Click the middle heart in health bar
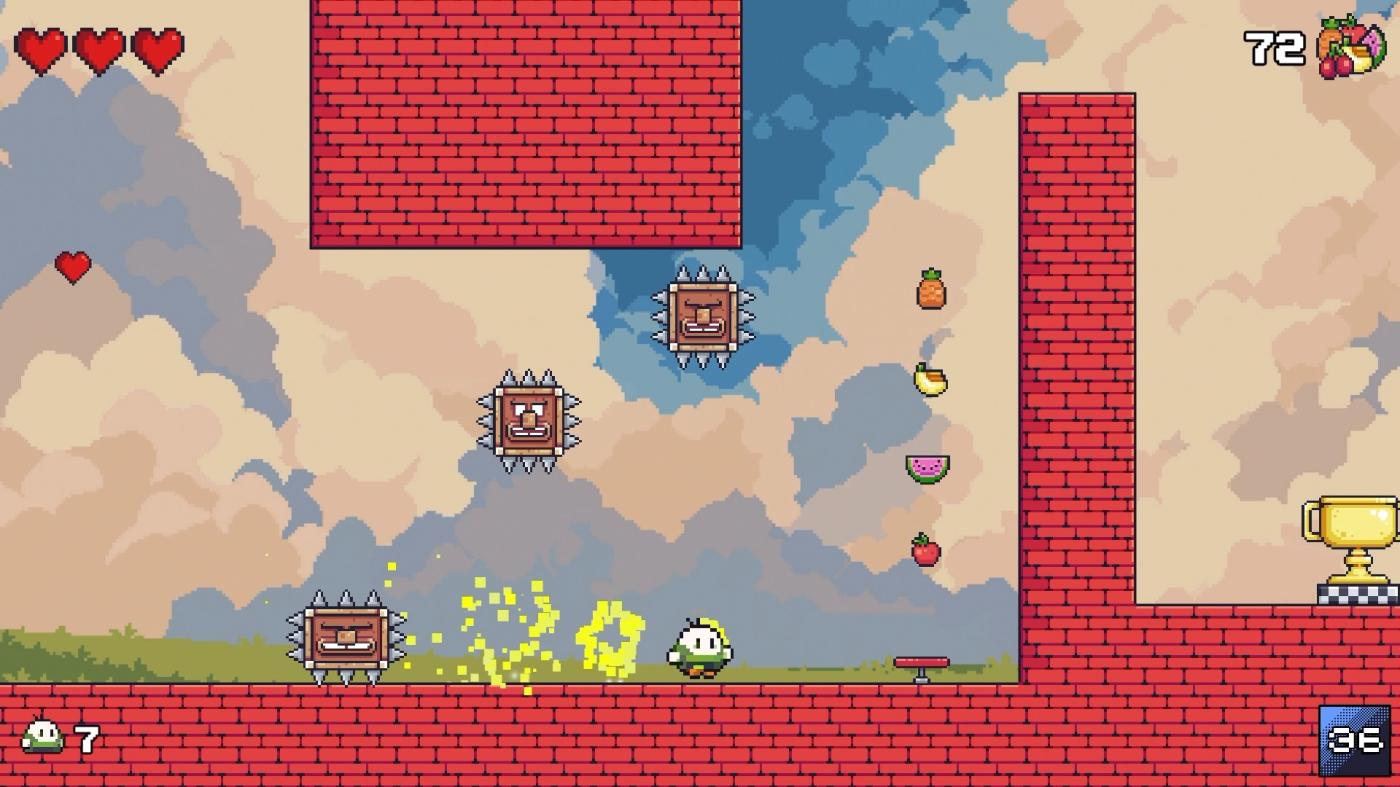Viewport: 1400px width, 787px height. [x=99, y=48]
